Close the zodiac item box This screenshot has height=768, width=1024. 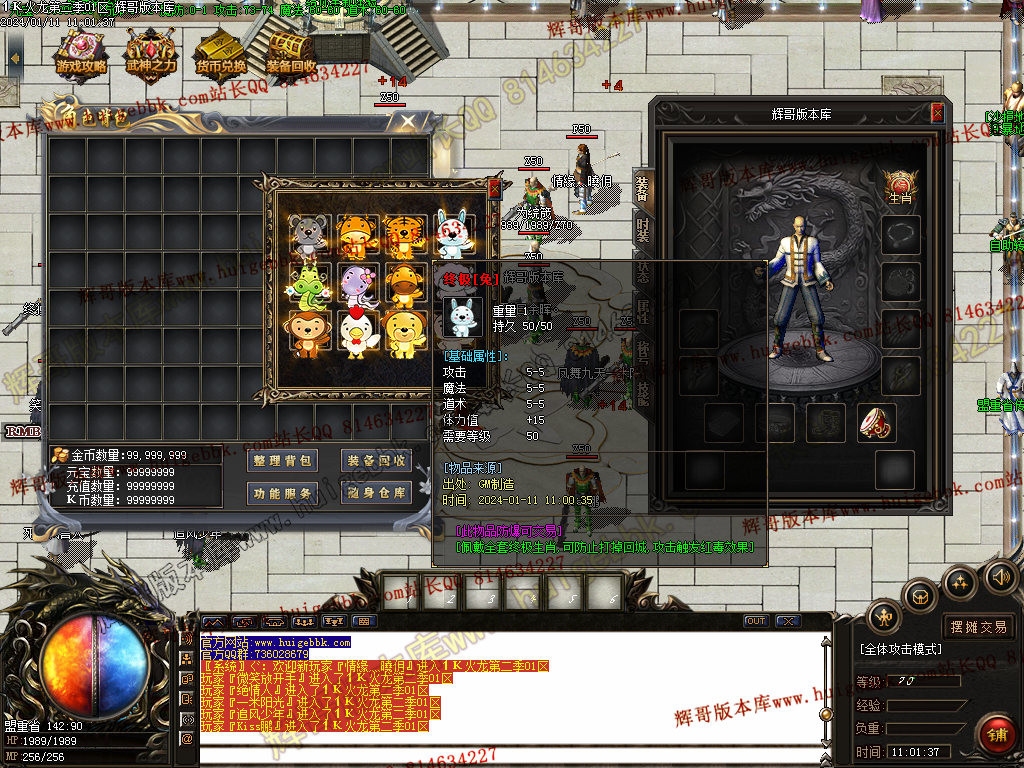point(493,187)
